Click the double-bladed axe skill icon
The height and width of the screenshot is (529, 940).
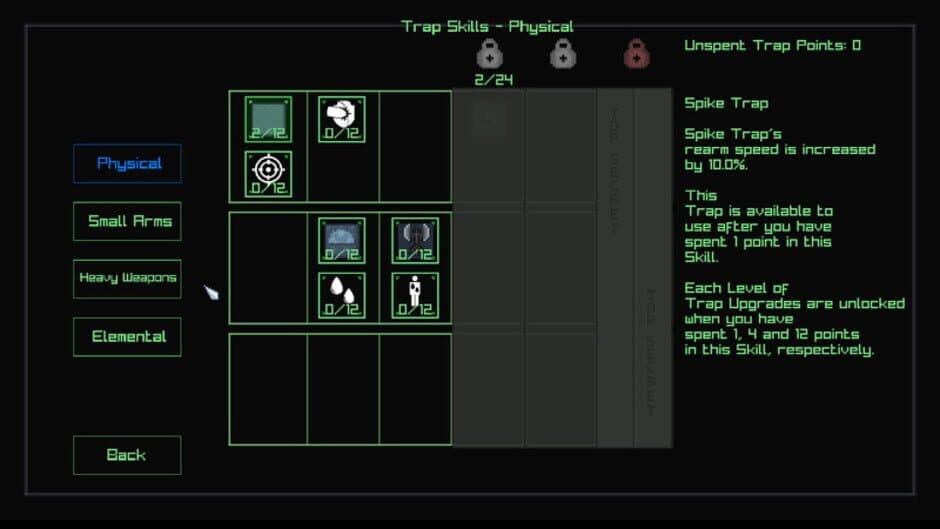coord(414,240)
